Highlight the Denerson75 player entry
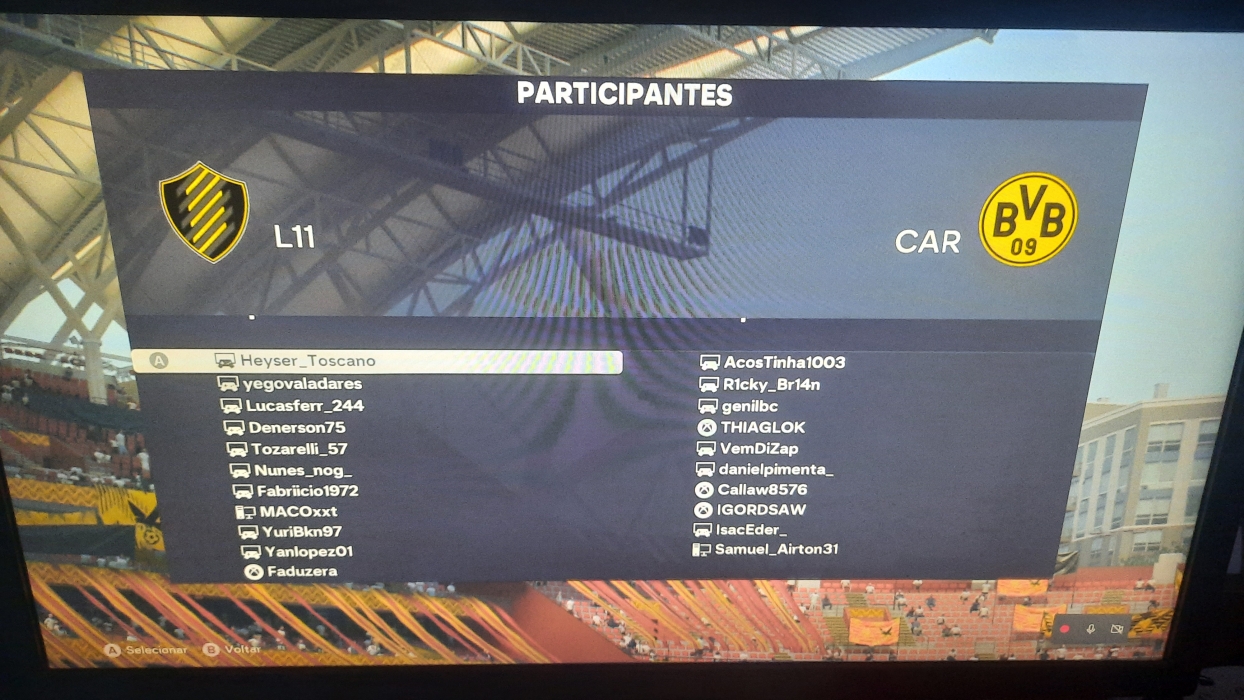Screen dimensions: 1244x700 (x=296, y=428)
